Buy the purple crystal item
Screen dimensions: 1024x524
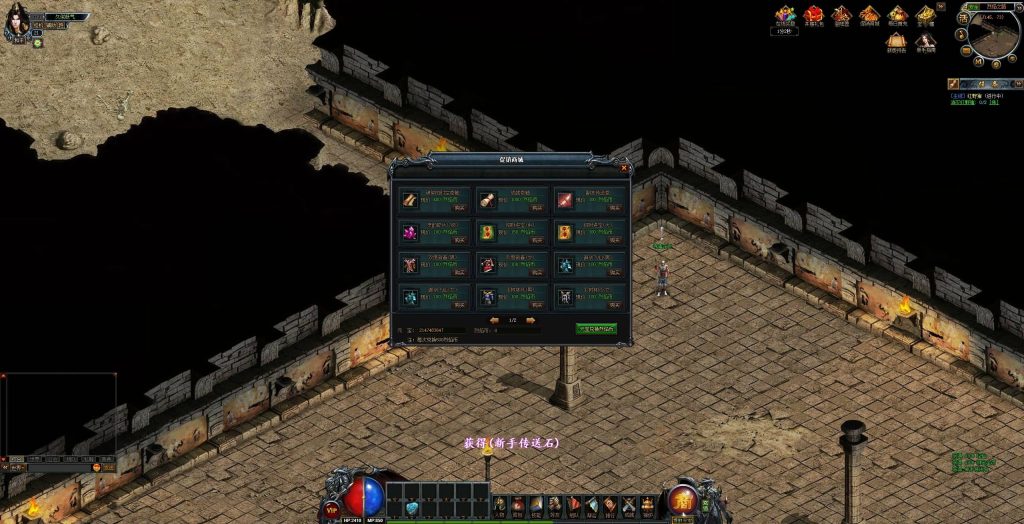[459, 240]
